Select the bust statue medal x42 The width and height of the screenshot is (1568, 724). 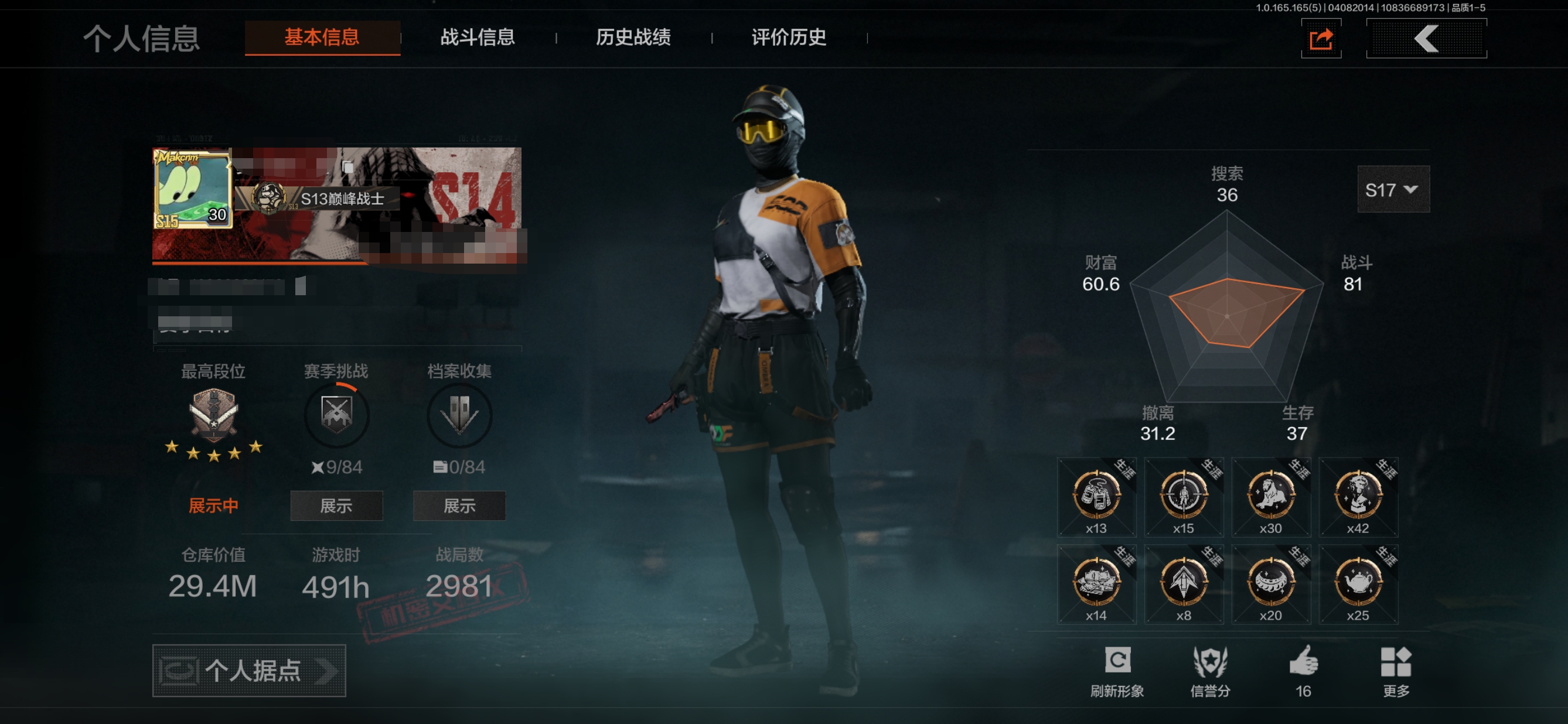click(x=1358, y=497)
